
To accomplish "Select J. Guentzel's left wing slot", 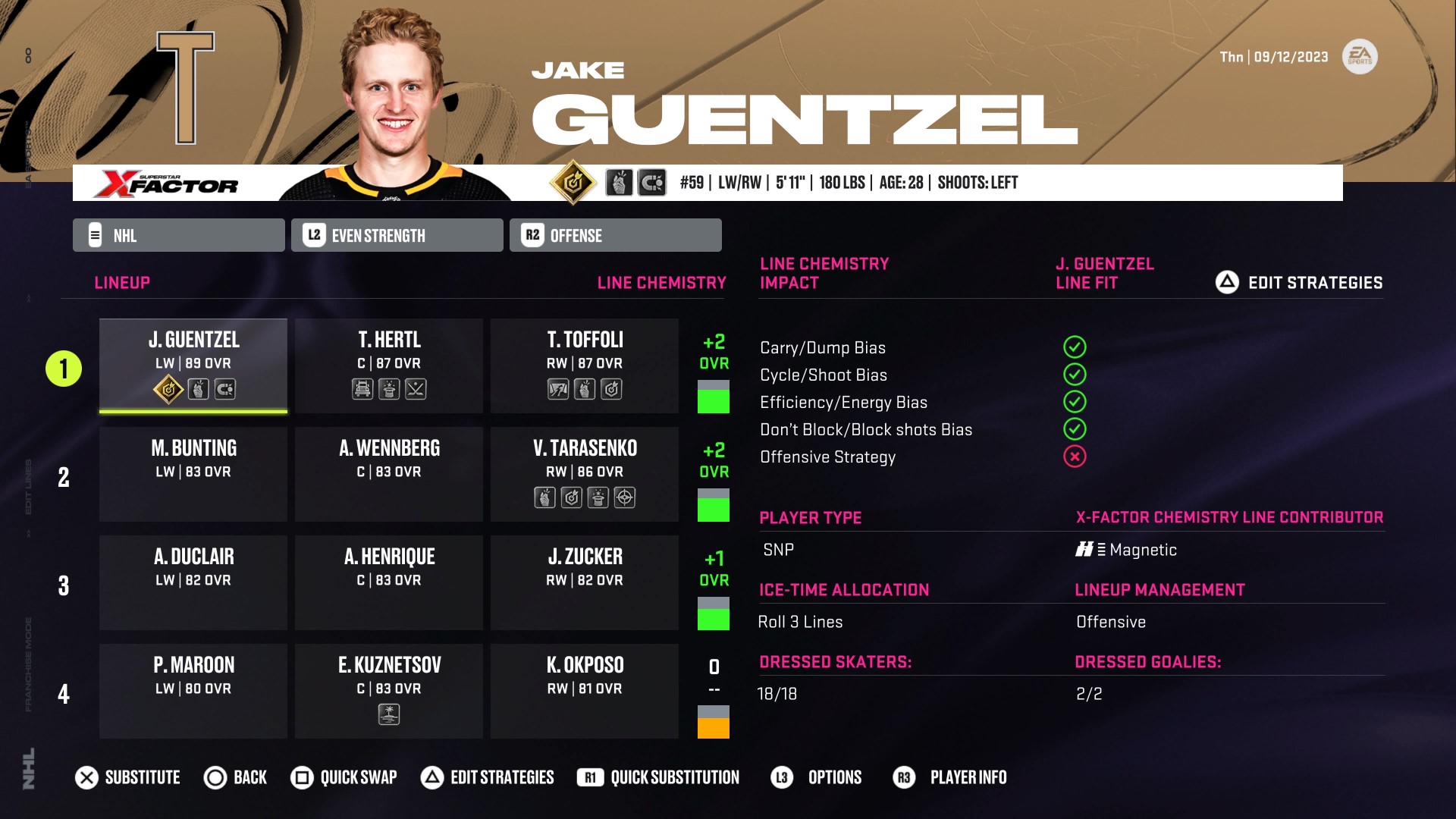I will (193, 365).
